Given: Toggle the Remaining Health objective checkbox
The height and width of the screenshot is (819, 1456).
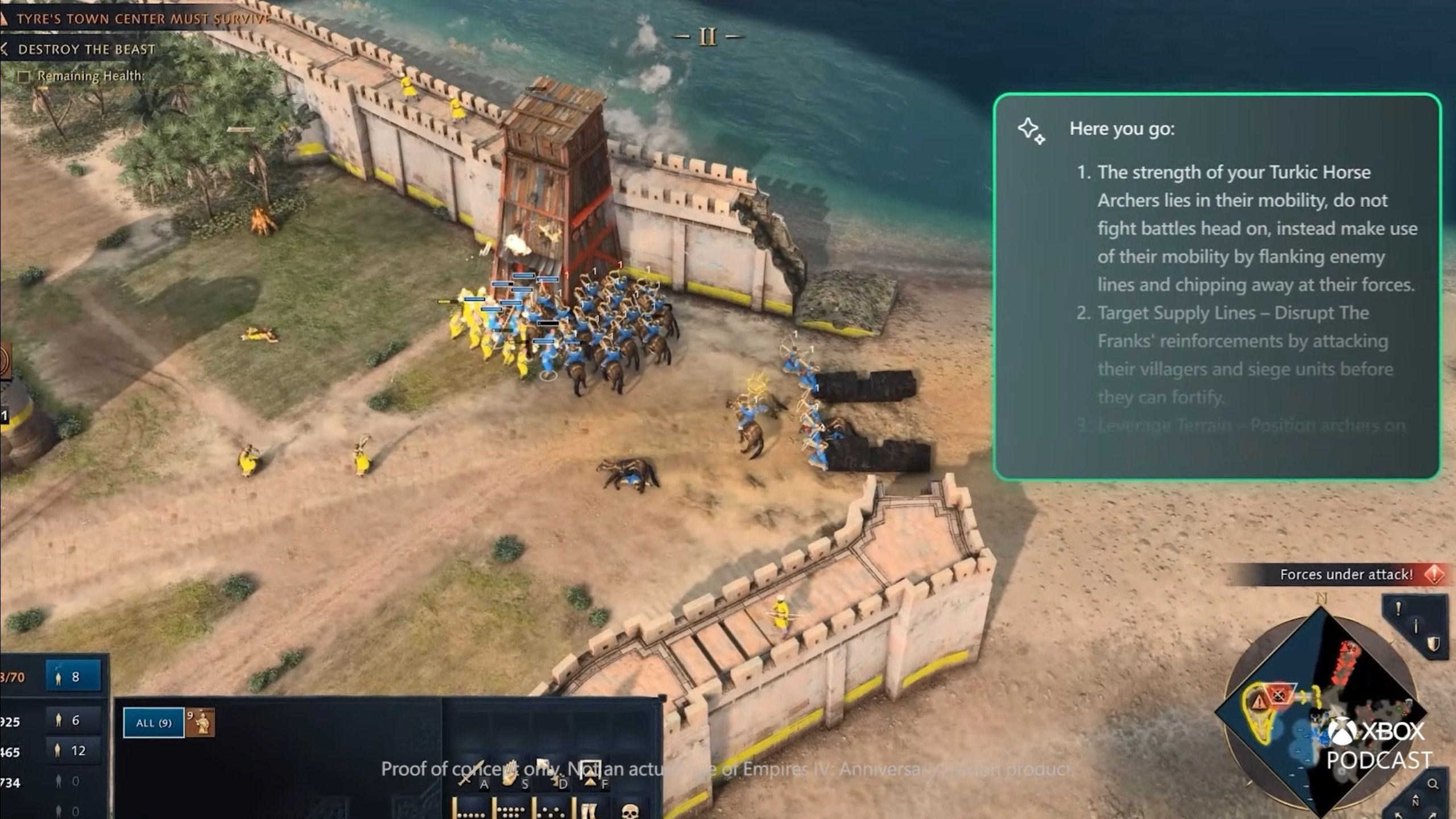Looking at the screenshot, I should click(24, 76).
